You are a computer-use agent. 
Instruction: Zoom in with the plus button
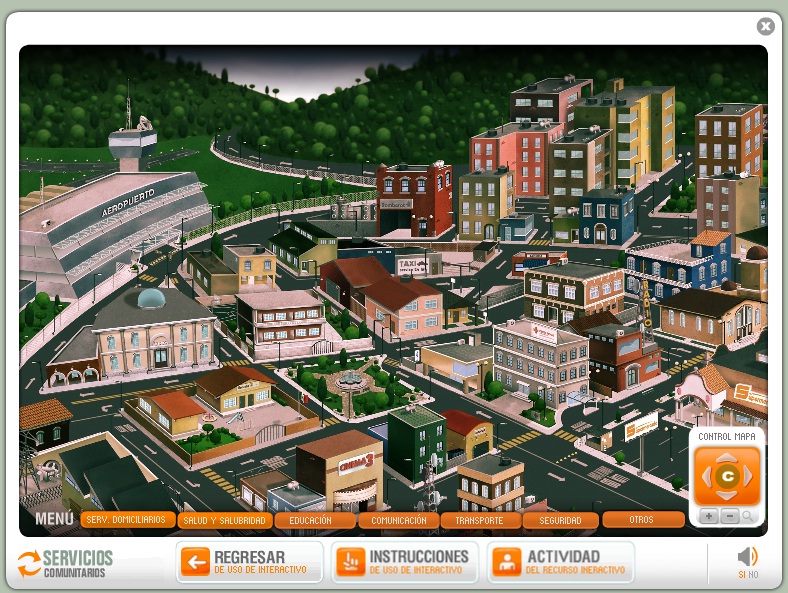[708, 516]
